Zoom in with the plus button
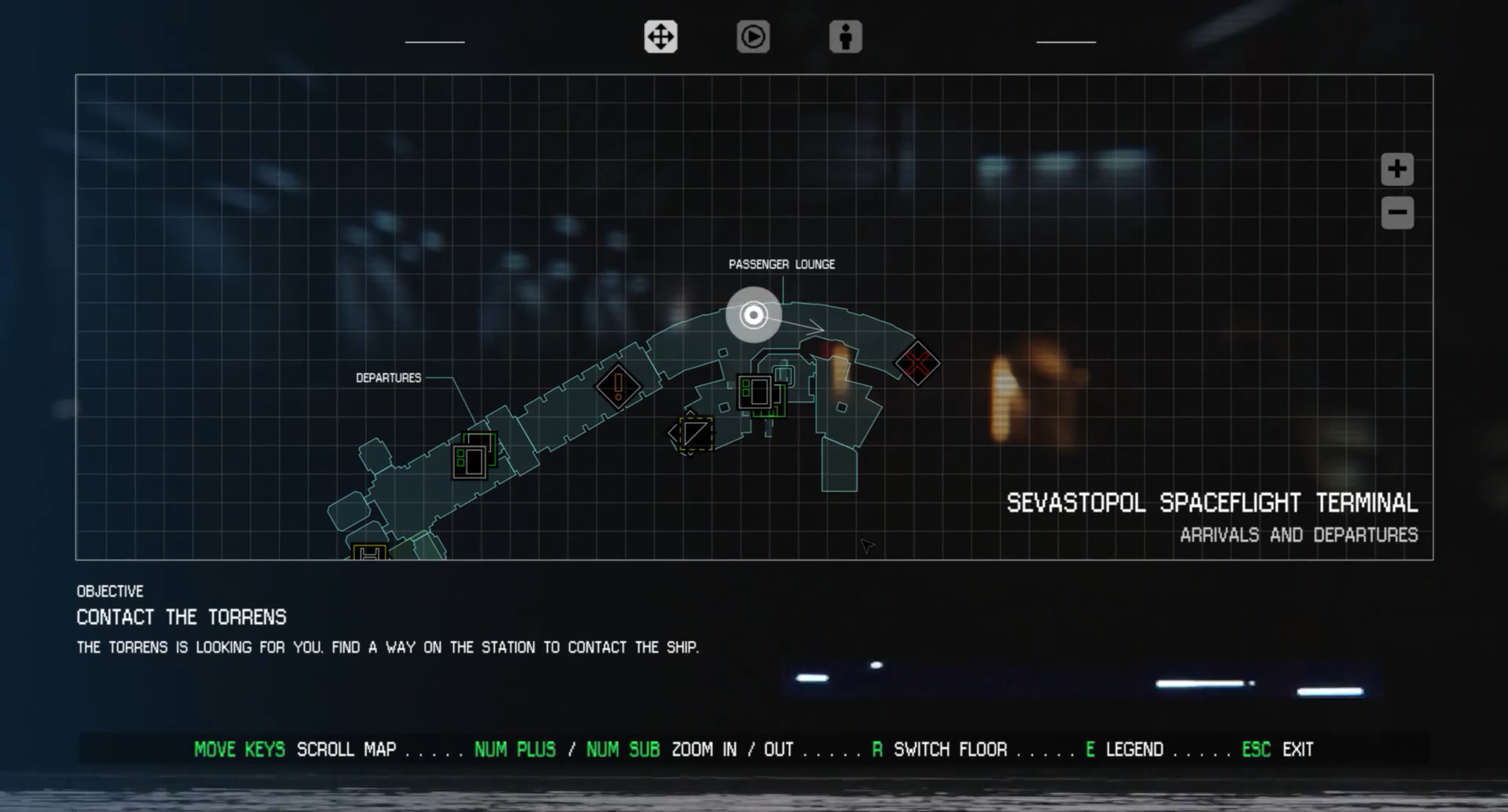1508x812 pixels. tap(1396, 169)
